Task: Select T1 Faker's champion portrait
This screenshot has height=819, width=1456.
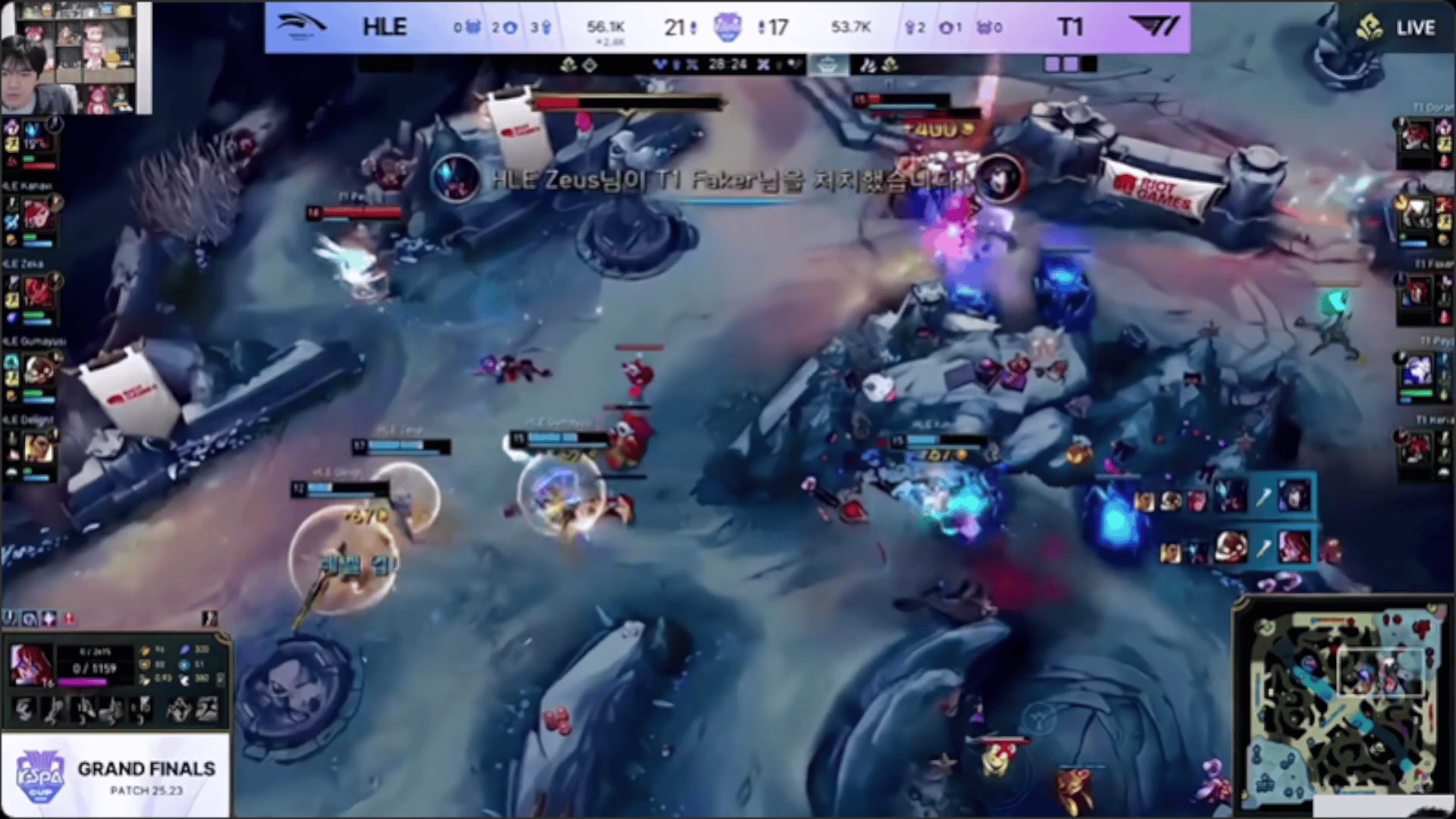Action: 1417,292
